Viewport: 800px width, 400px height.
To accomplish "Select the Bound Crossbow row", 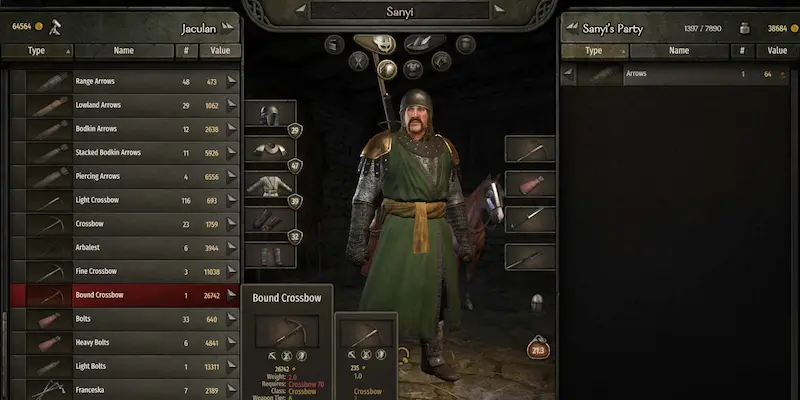I will [120, 295].
